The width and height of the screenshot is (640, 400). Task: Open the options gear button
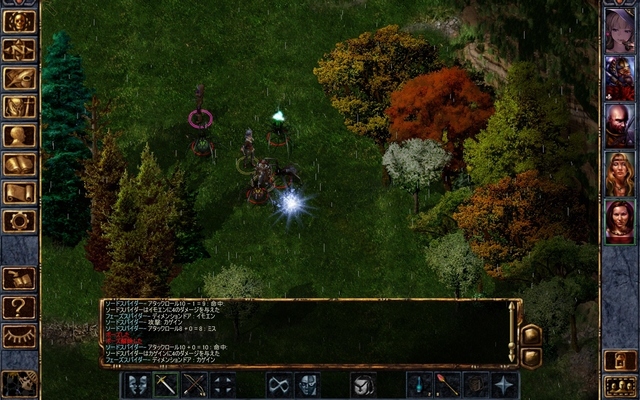click(19, 220)
